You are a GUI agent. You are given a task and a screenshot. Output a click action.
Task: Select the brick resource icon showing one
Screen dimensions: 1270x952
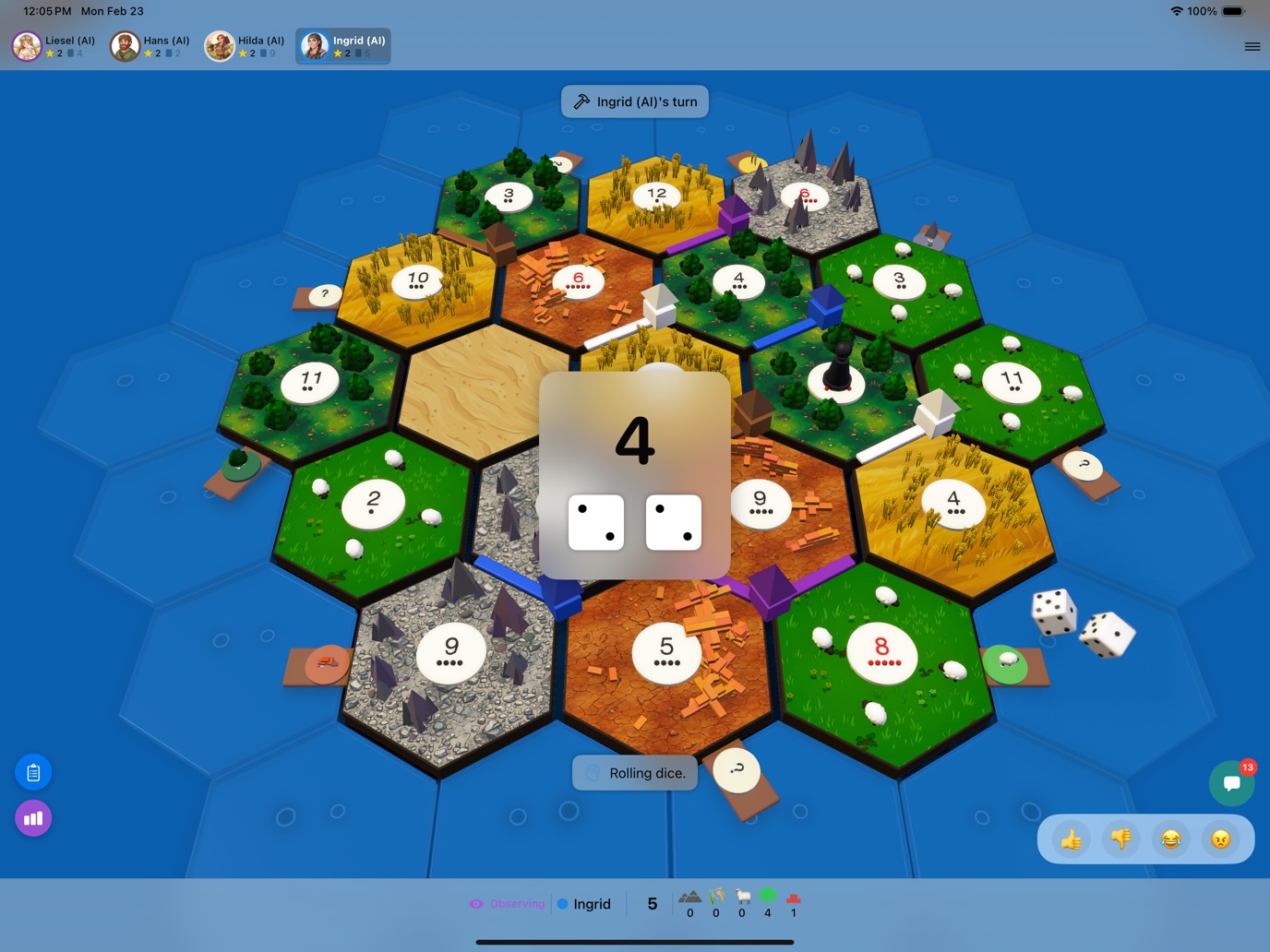point(793,897)
